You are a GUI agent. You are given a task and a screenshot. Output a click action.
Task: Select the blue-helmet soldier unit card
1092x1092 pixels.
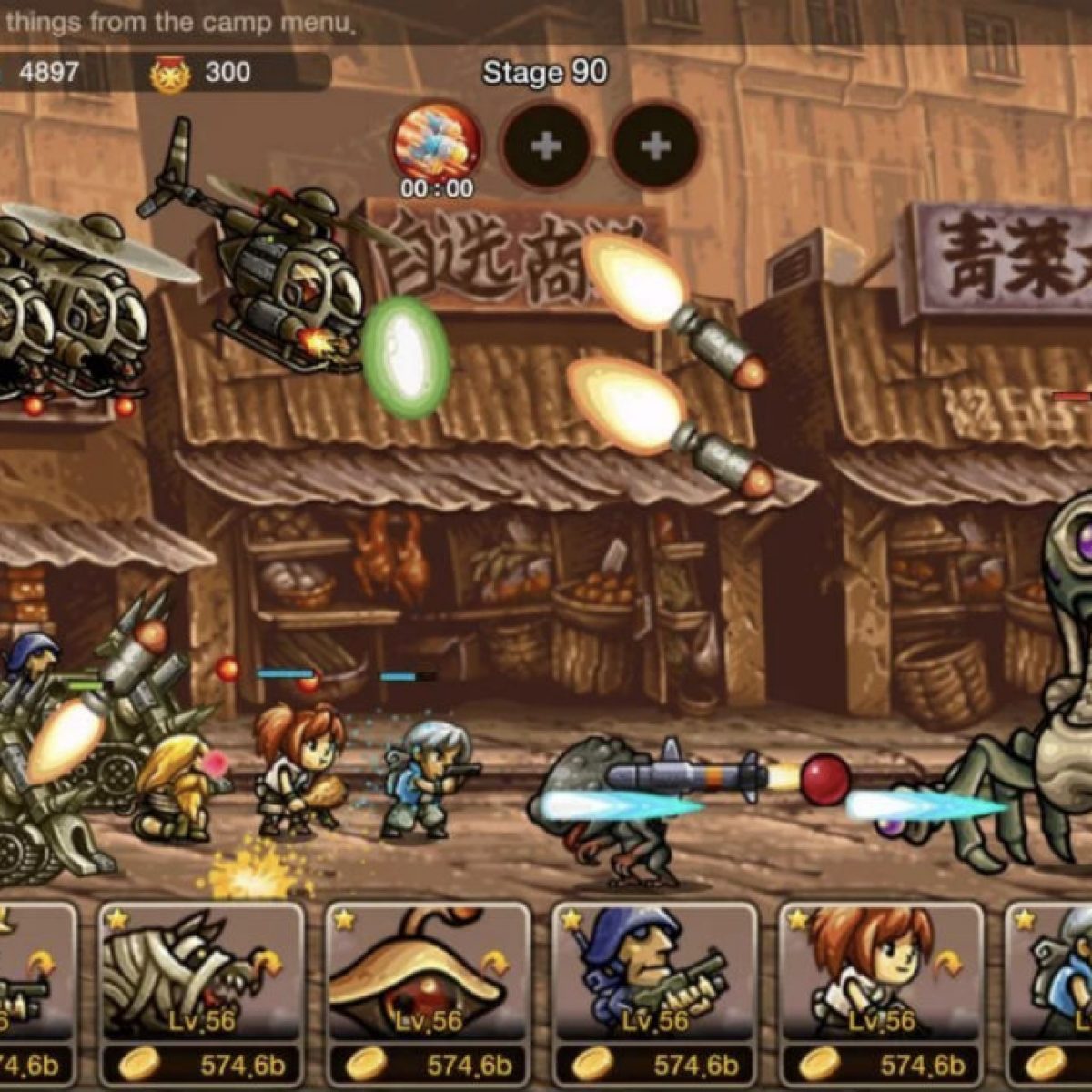[655, 974]
